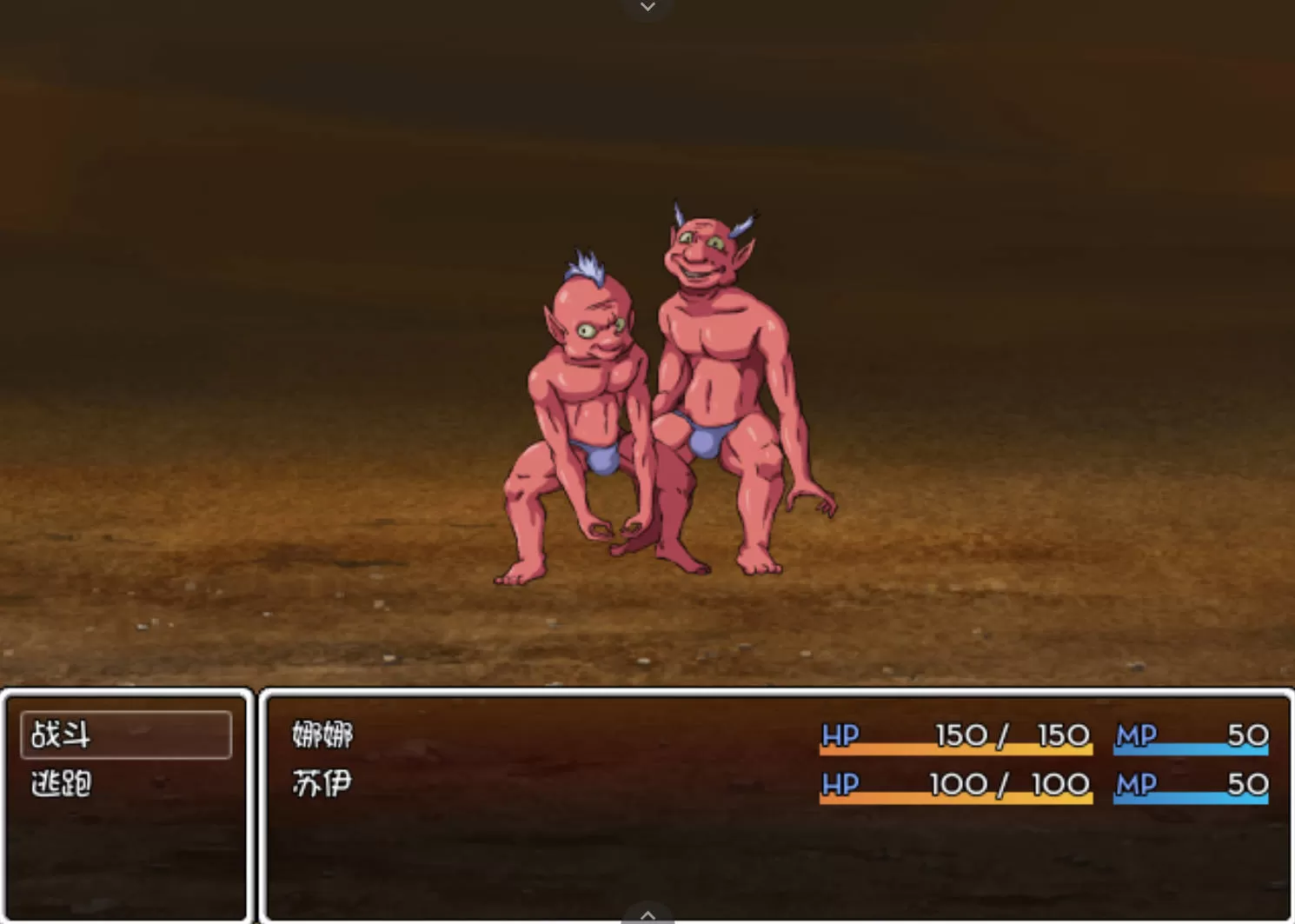1295x924 pixels.
Task: Select party member 苏伊 in status list
Action: click(322, 784)
